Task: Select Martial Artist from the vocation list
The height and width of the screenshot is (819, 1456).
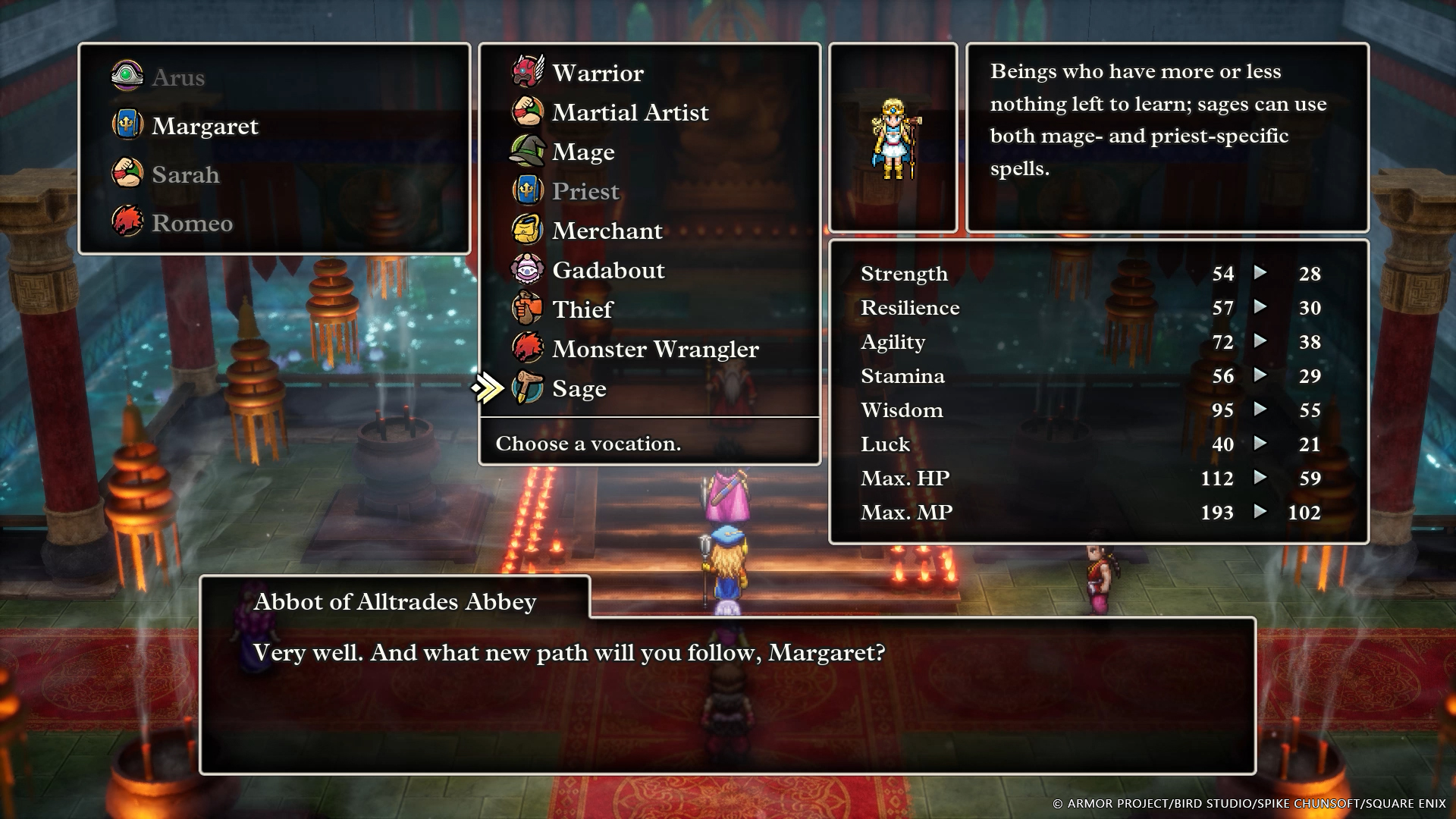Action: (x=629, y=112)
